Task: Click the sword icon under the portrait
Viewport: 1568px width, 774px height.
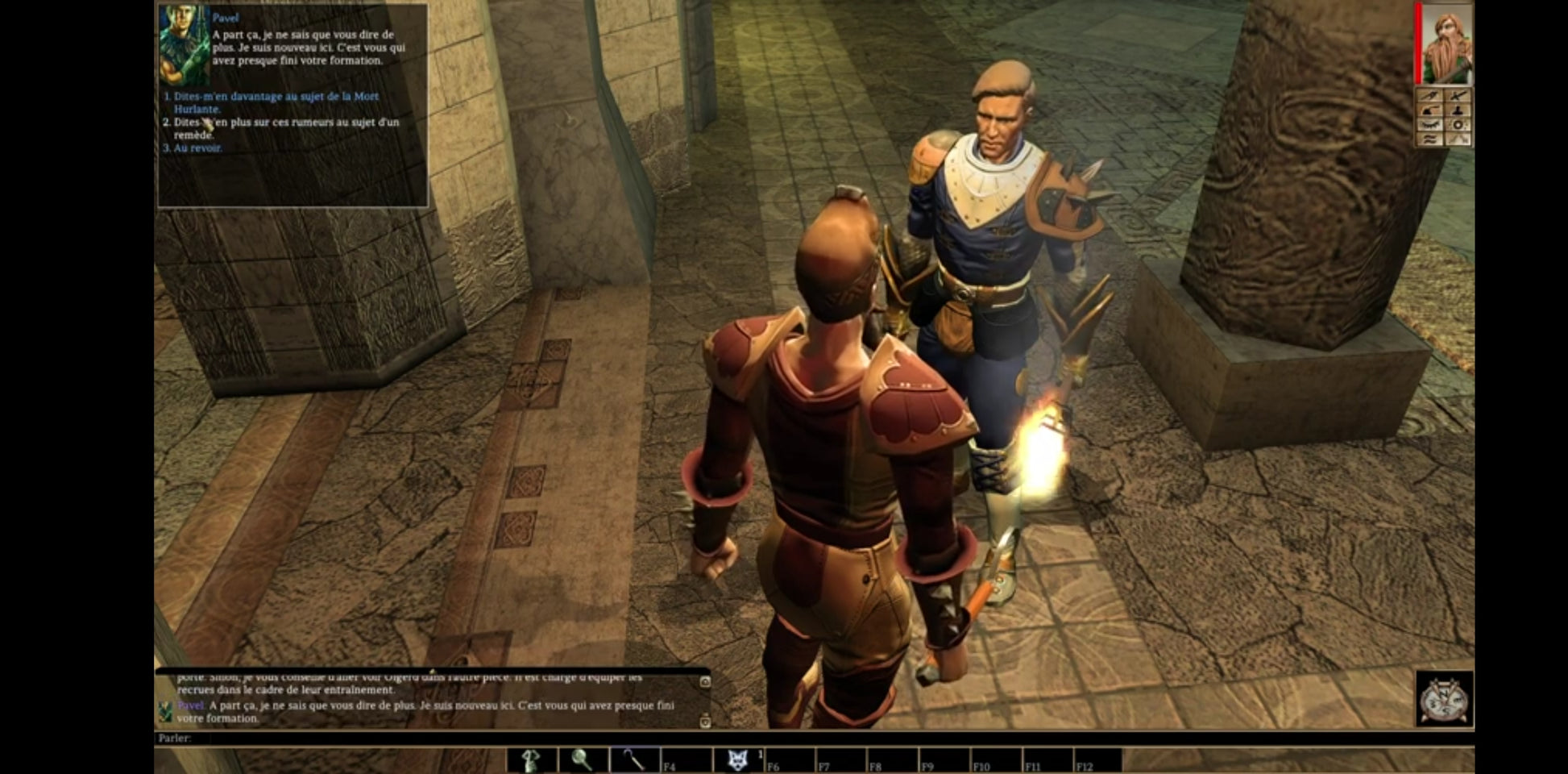Action: [x=1458, y=96]
